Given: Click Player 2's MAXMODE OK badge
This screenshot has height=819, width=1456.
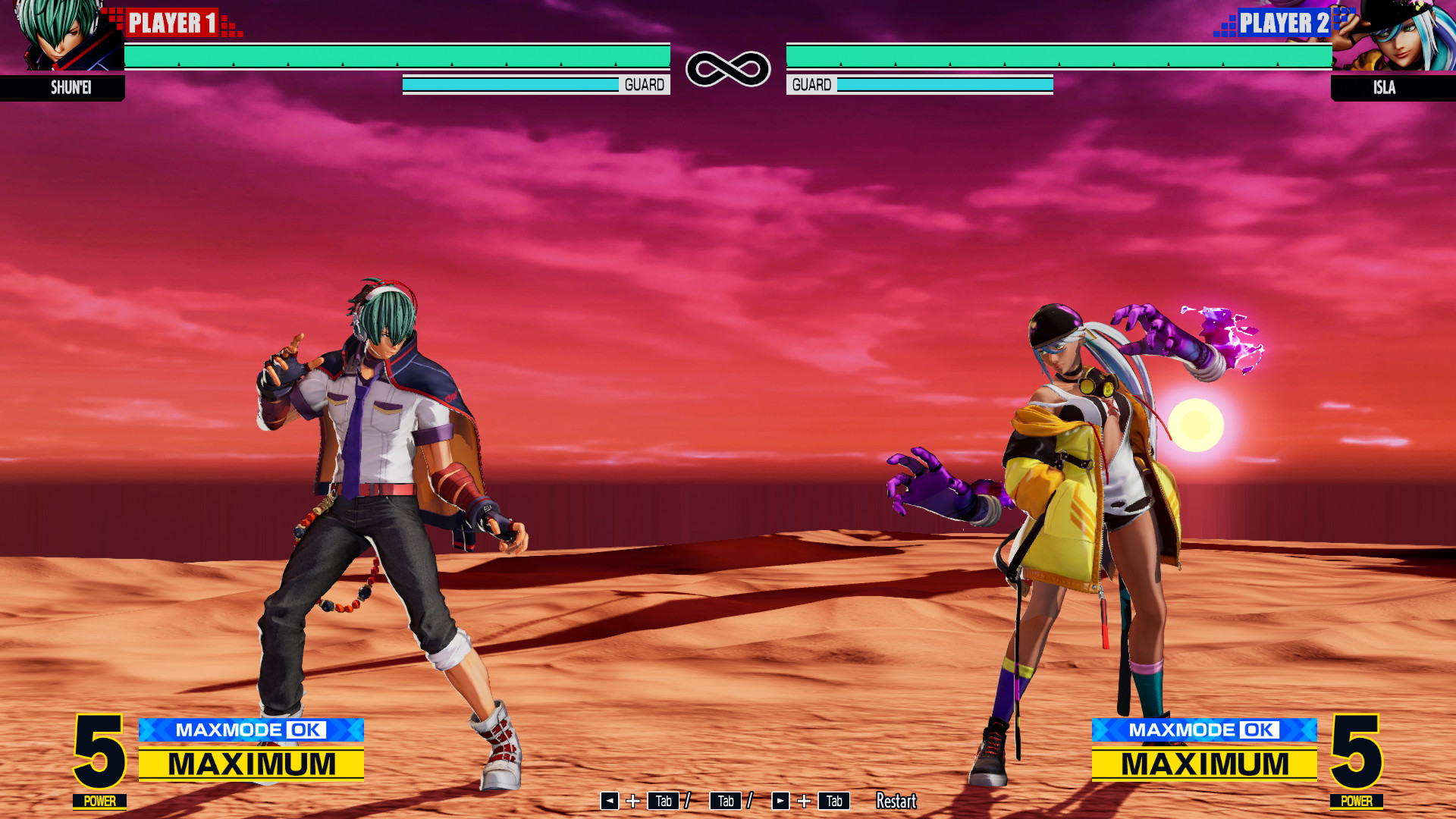Looking at the screenshot, I should pos(1203,730).
